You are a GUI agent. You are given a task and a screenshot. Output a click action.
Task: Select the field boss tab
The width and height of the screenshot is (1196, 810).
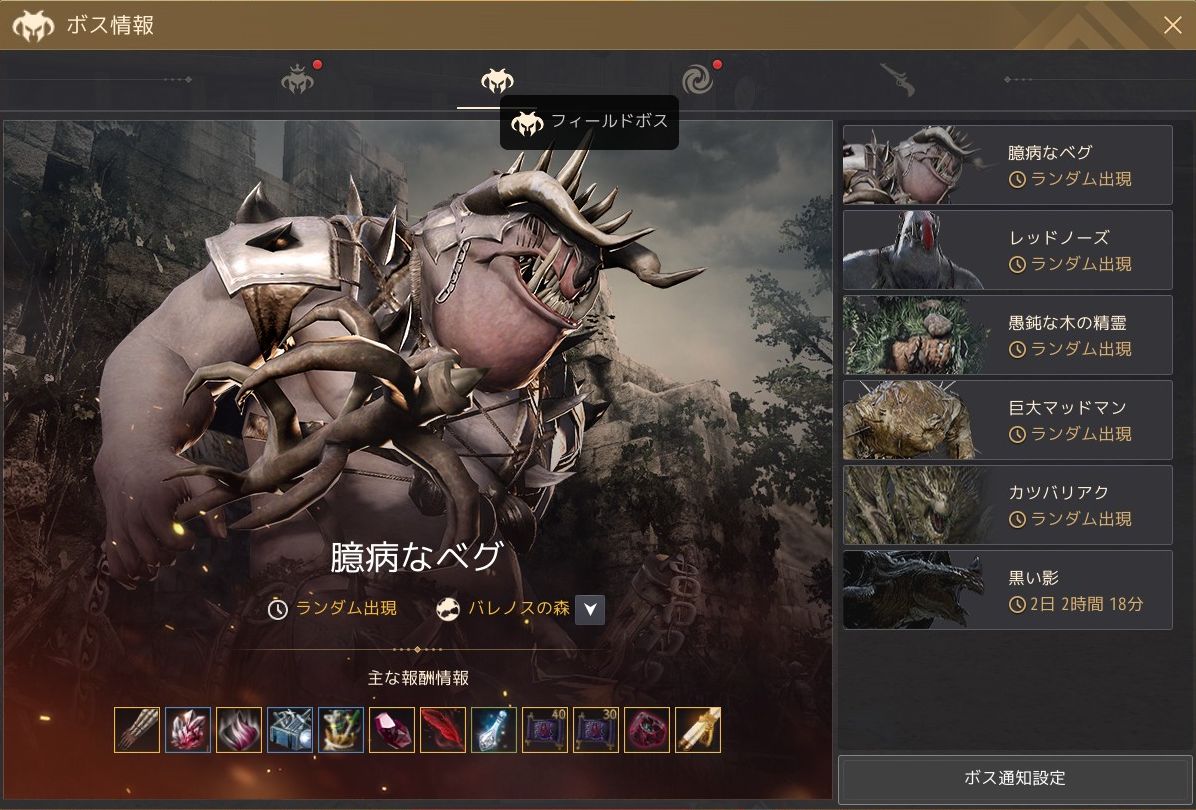click(x=497, y=80)
